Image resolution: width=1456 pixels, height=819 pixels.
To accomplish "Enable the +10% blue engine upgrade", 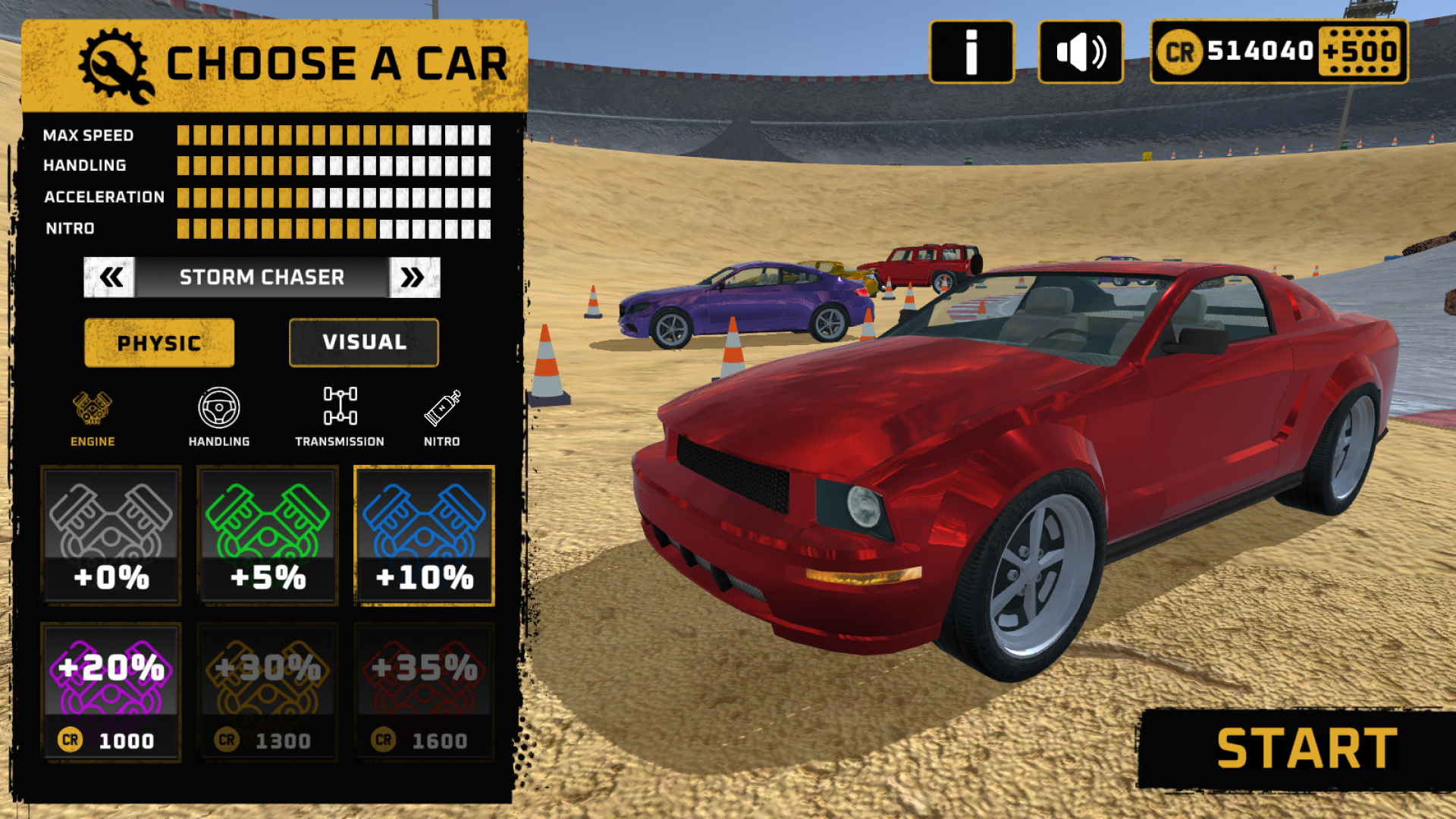I will 423,536.
